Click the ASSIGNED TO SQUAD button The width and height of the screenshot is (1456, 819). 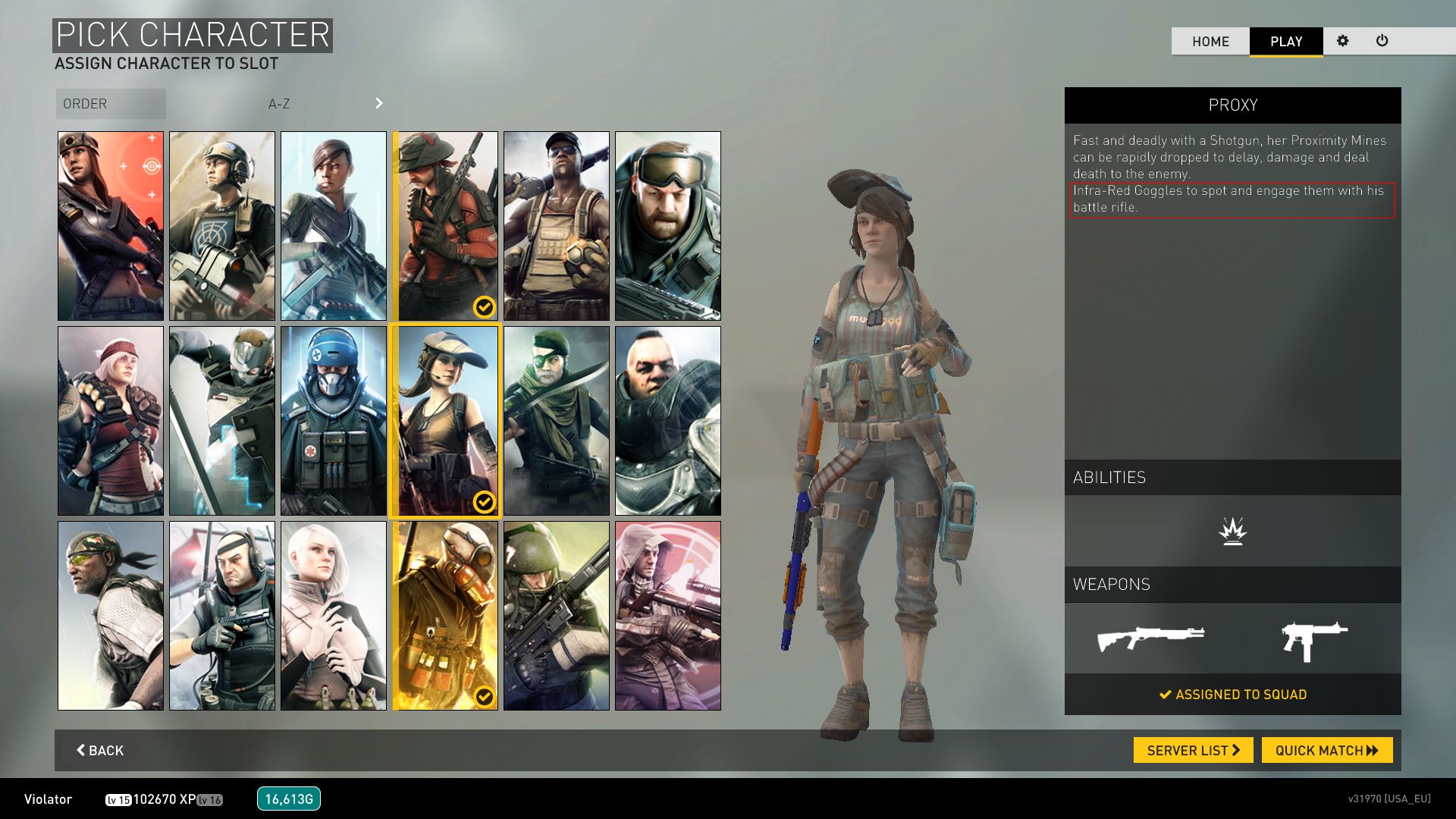tap(1232, 694)
